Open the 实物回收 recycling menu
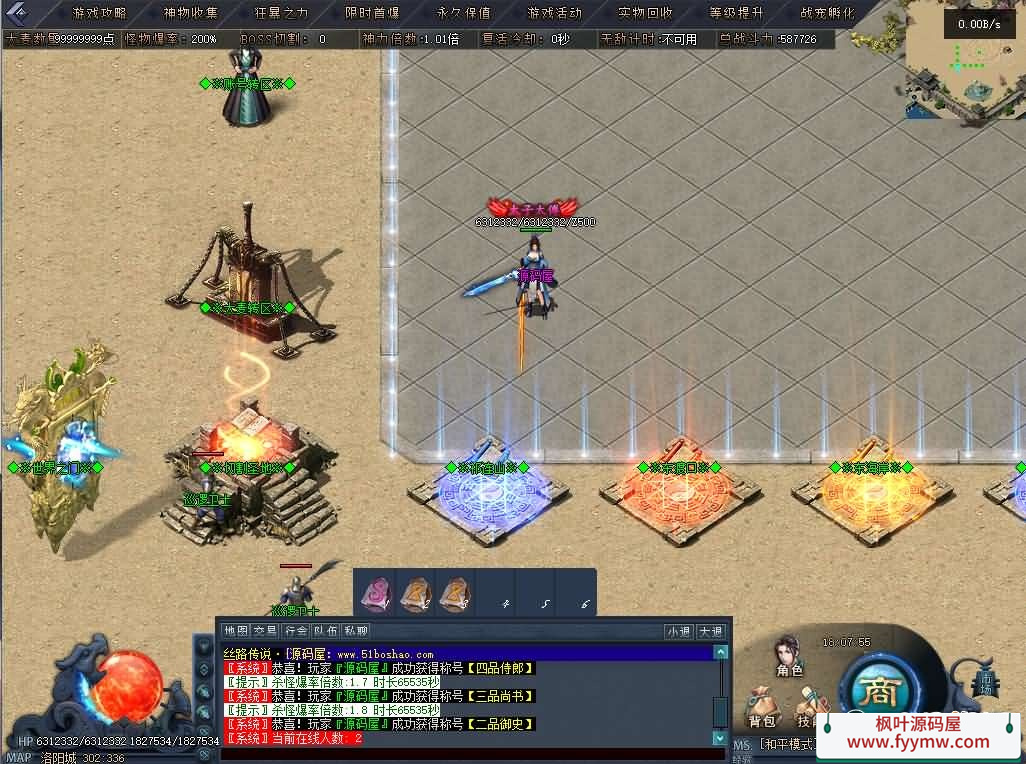Screen dimensions: 1026x764 pyautogui.click(x=645, y=13)
